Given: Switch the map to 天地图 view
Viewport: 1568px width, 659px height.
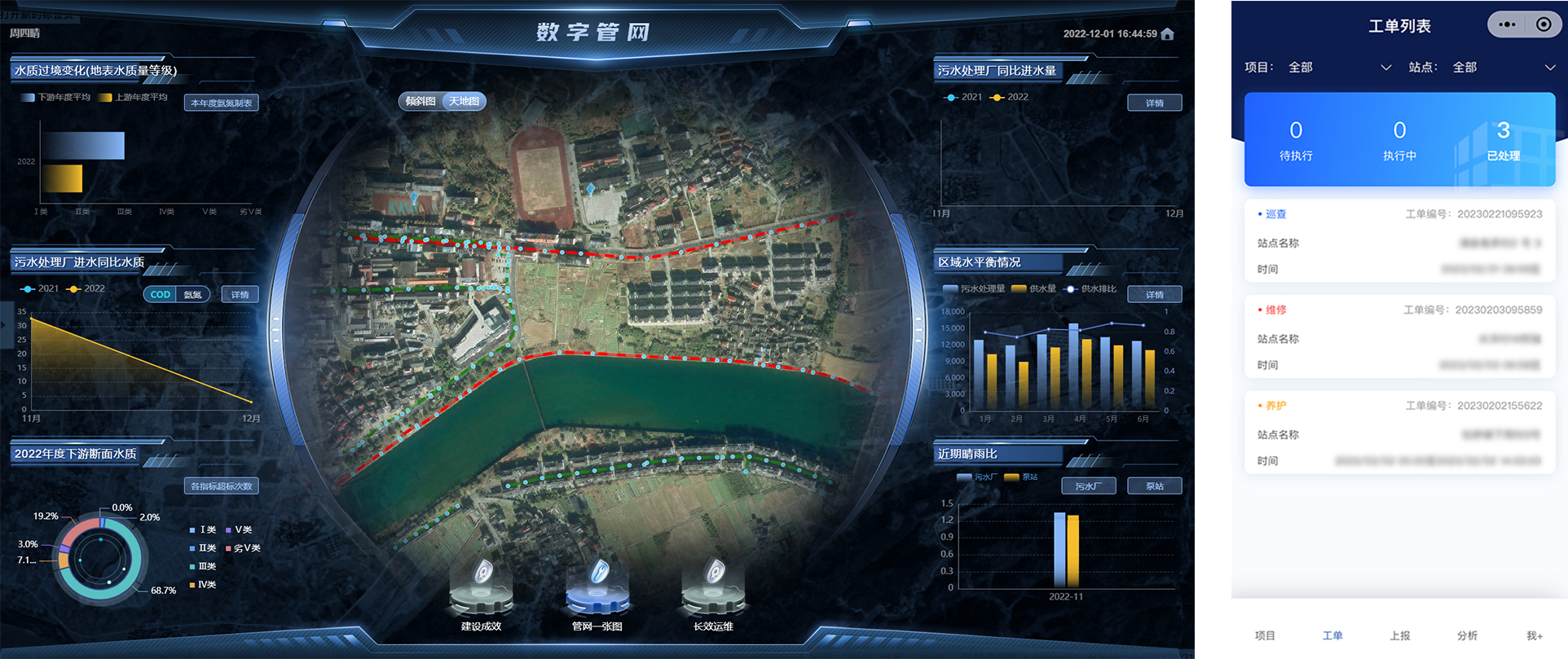Looking at the screenshot, I should tap(464, 101).
